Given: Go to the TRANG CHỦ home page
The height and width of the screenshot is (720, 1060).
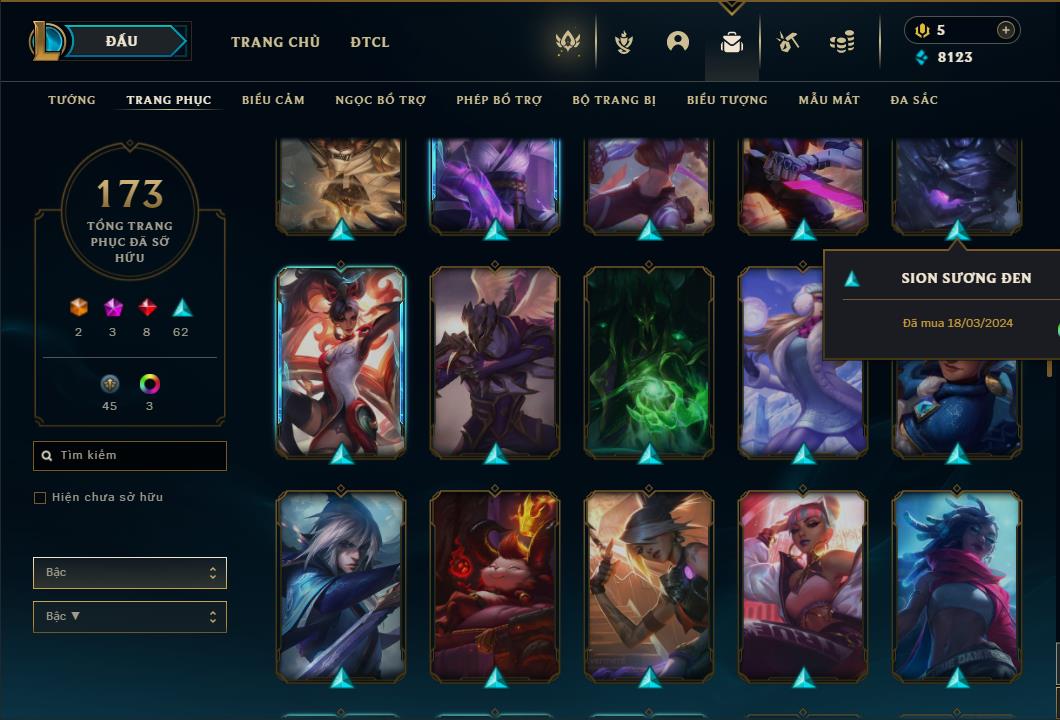Looking at the screenshot, I should [275, 42].
